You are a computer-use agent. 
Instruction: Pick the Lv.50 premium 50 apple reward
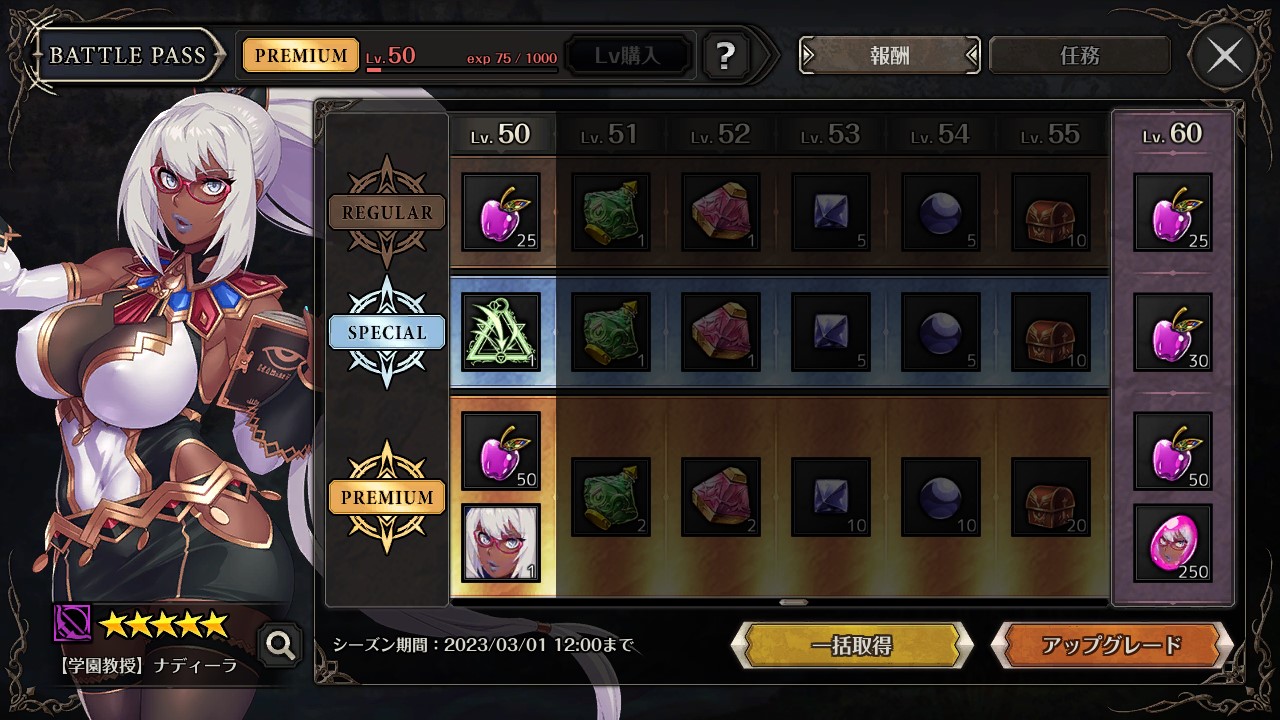point(501,451)
